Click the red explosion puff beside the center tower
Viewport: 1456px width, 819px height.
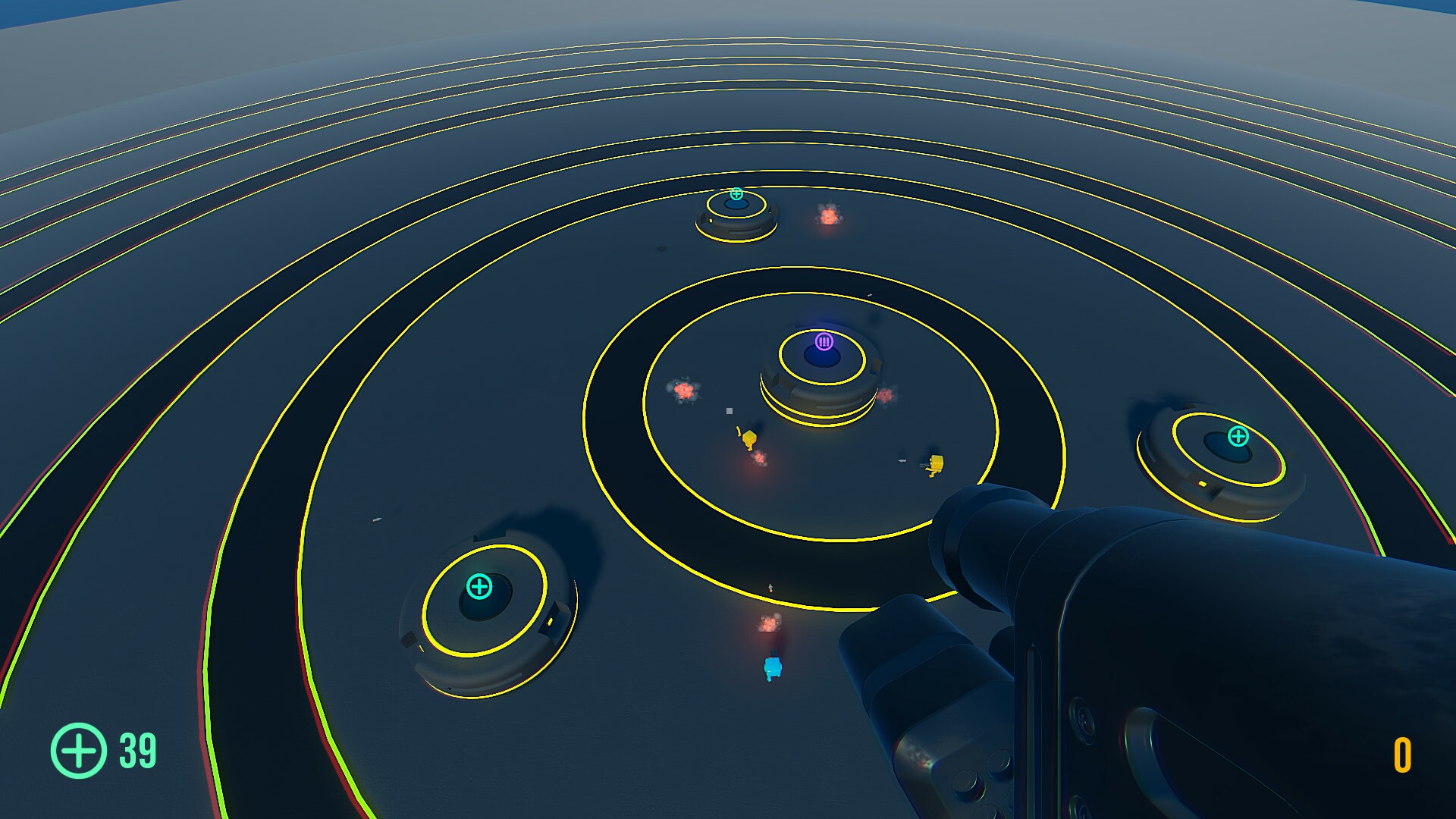click(889, 394)
